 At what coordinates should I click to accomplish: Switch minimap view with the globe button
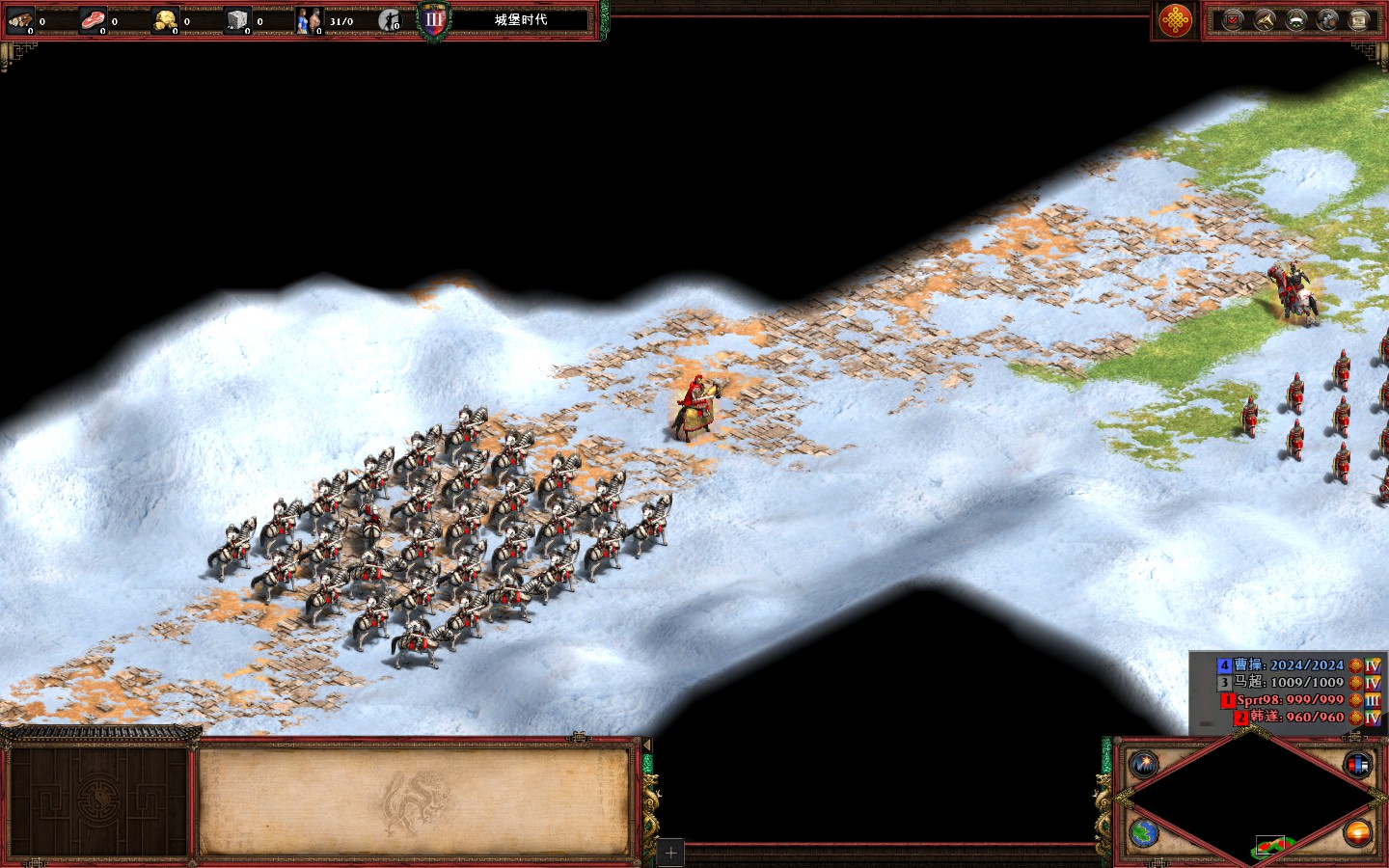tap(1144, 832)
